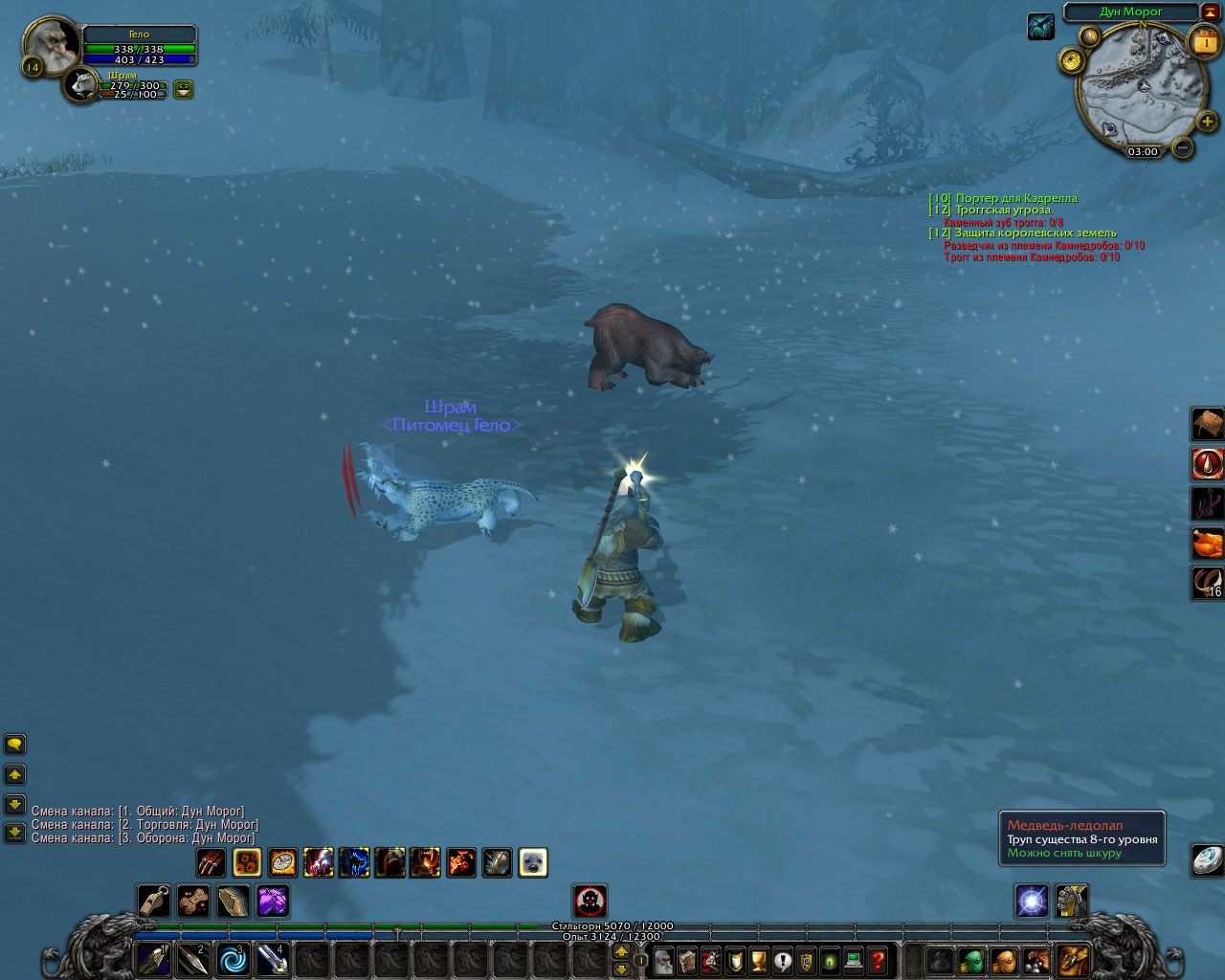Zoom out the minimap with minus button
Viewport: 1225px width, 980px height.
(x=1183, y=147)
